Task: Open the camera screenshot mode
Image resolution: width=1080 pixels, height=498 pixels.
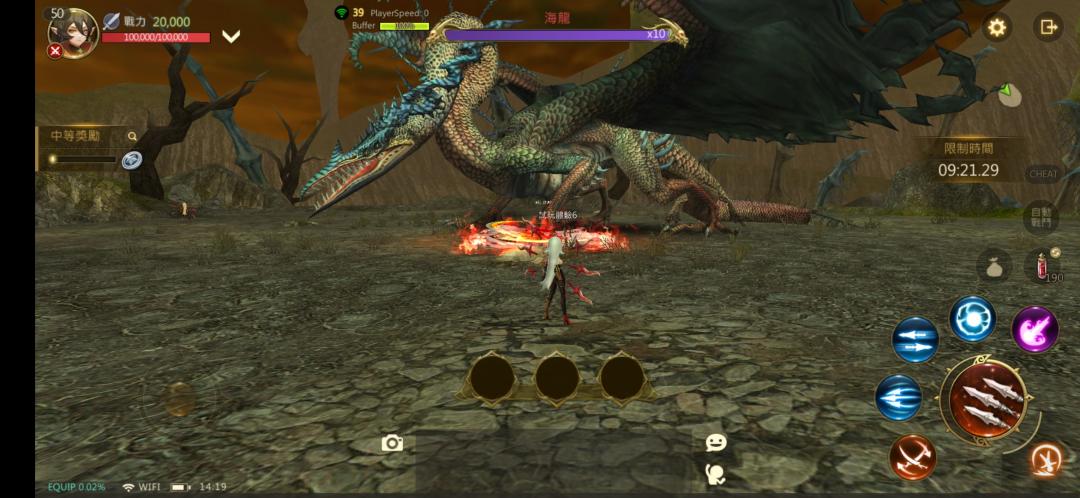Action: point(392,443)
